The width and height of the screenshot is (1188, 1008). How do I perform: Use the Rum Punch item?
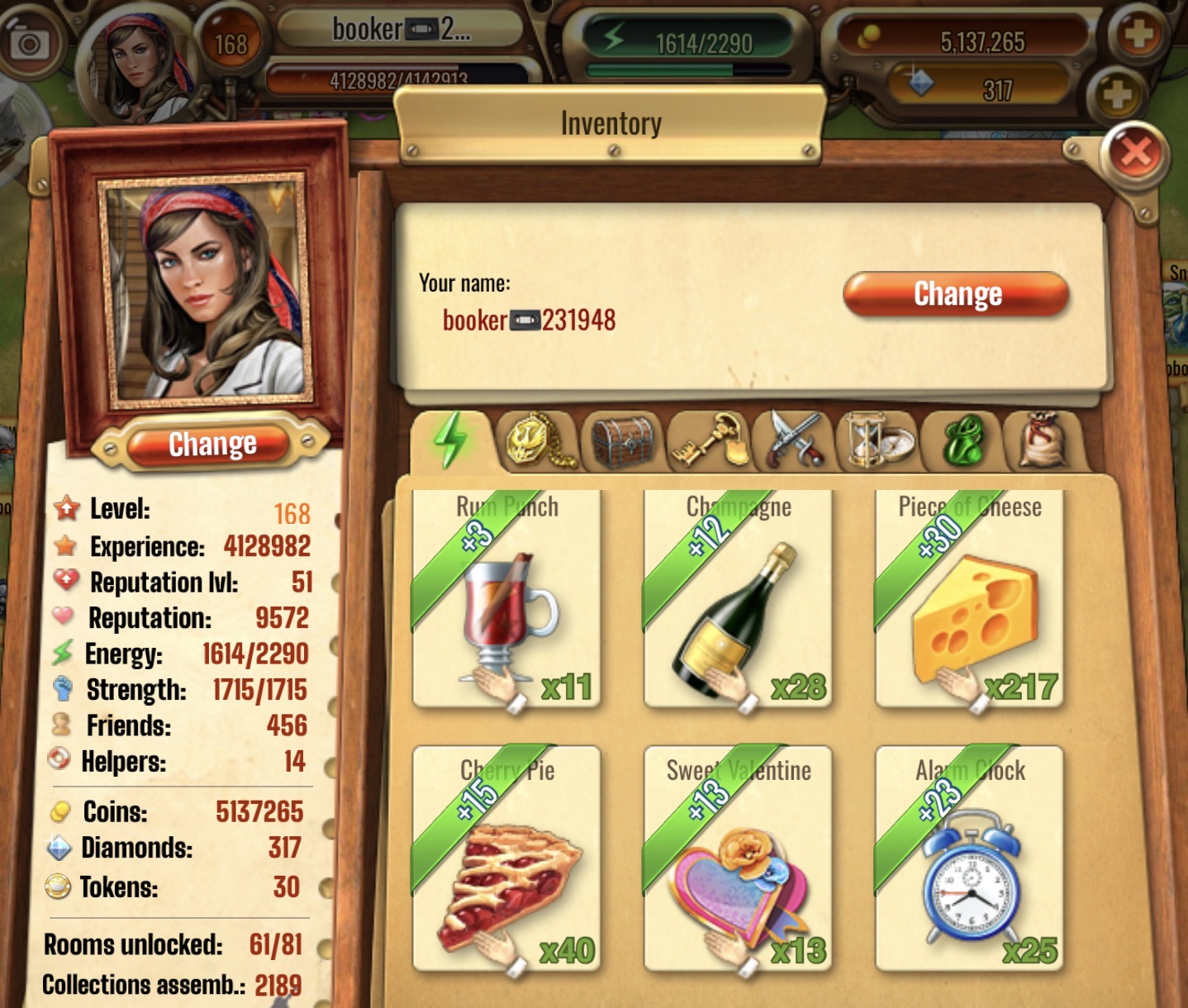506,601
